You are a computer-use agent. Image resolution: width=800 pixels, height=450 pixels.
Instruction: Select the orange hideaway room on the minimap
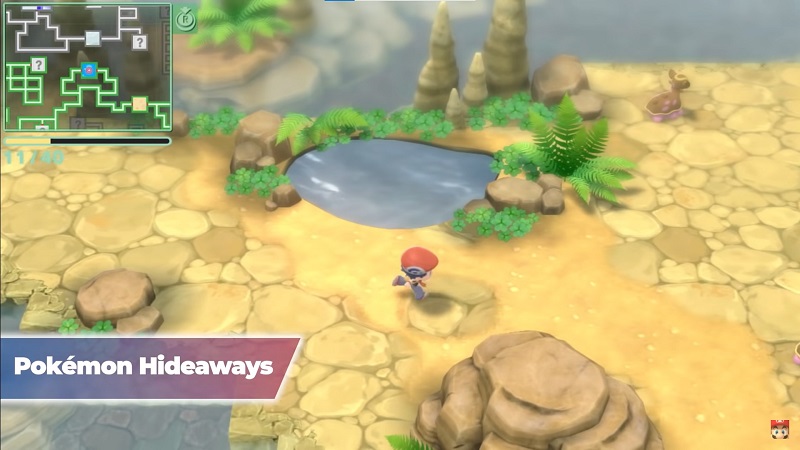coord(139,103)
